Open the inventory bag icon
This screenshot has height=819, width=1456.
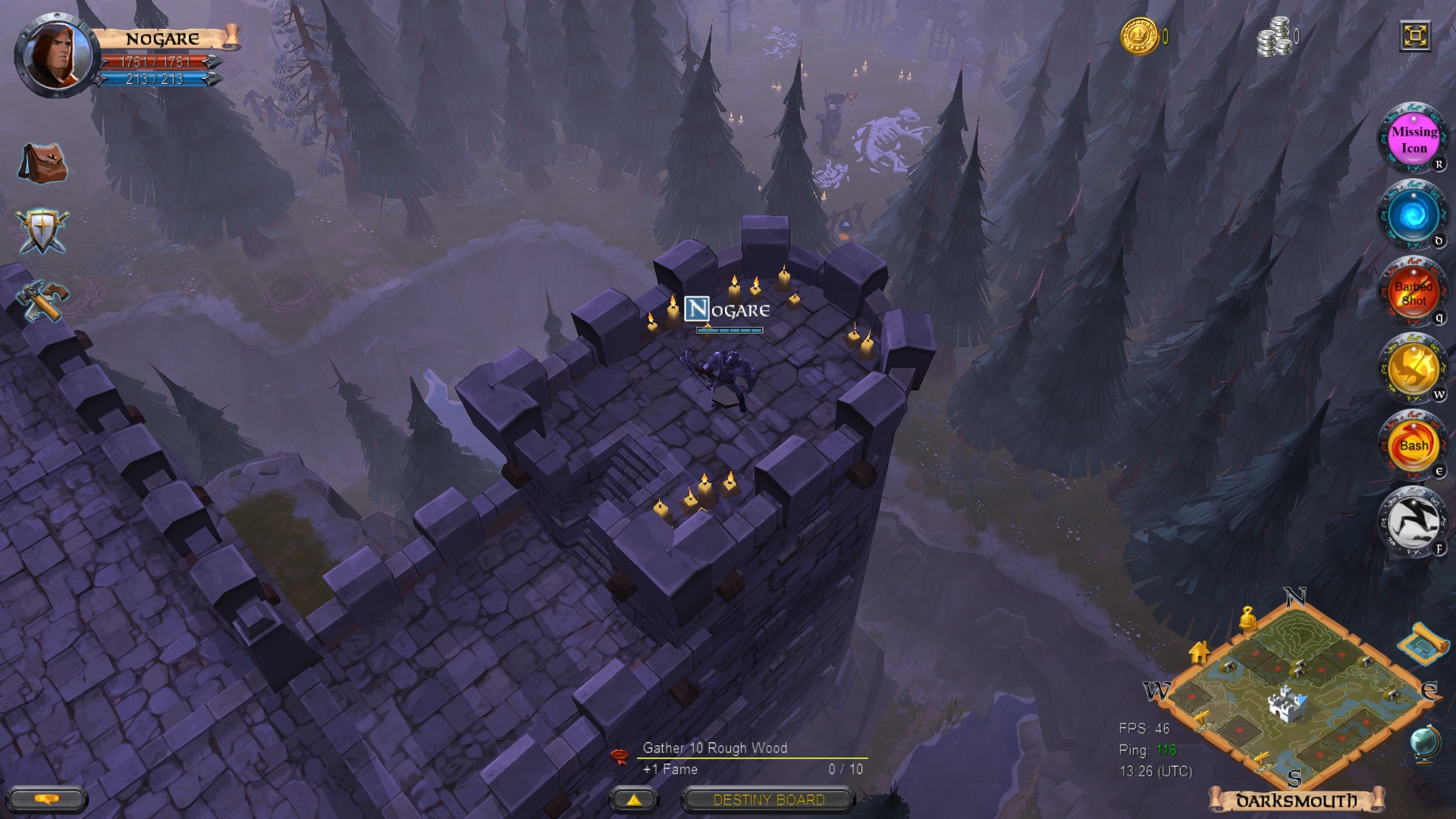[41, 163]
